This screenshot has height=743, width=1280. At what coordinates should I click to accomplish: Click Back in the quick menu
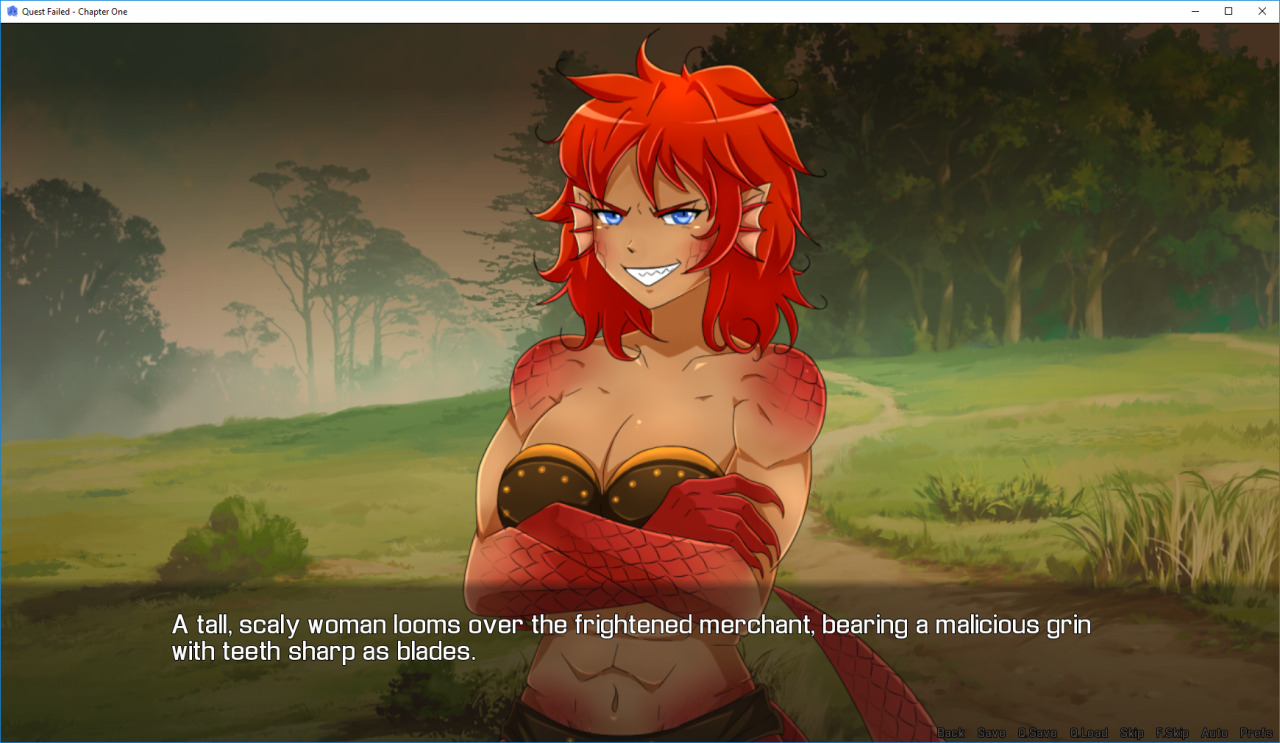[x=951, y=733]
